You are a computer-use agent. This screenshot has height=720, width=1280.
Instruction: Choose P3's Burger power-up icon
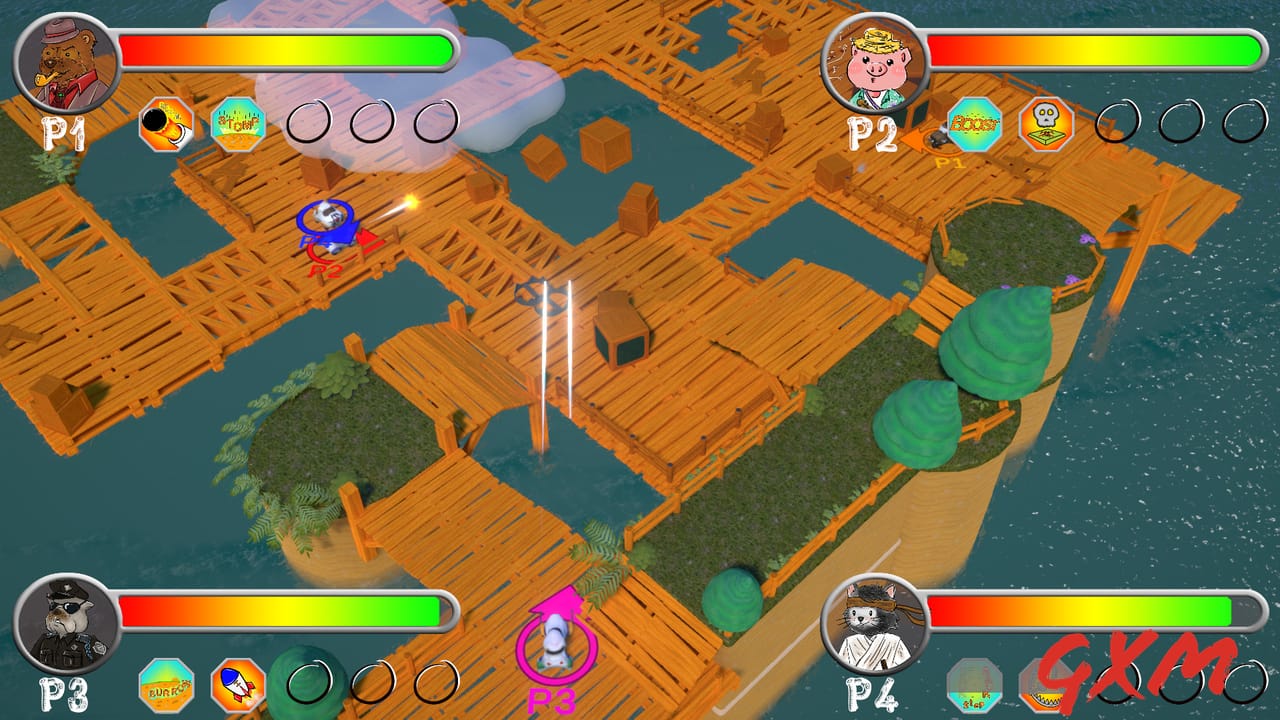(x=167, y=685)
